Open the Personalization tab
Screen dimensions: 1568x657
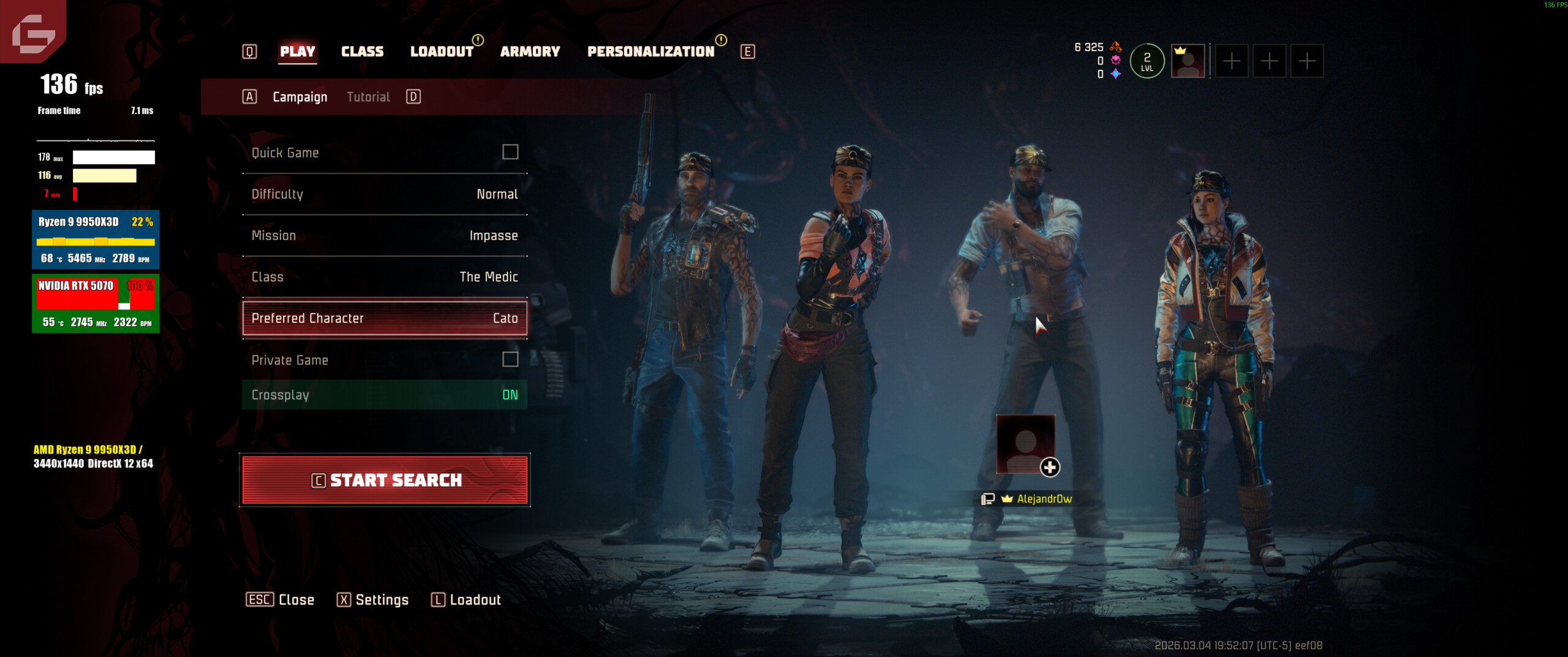650,51
